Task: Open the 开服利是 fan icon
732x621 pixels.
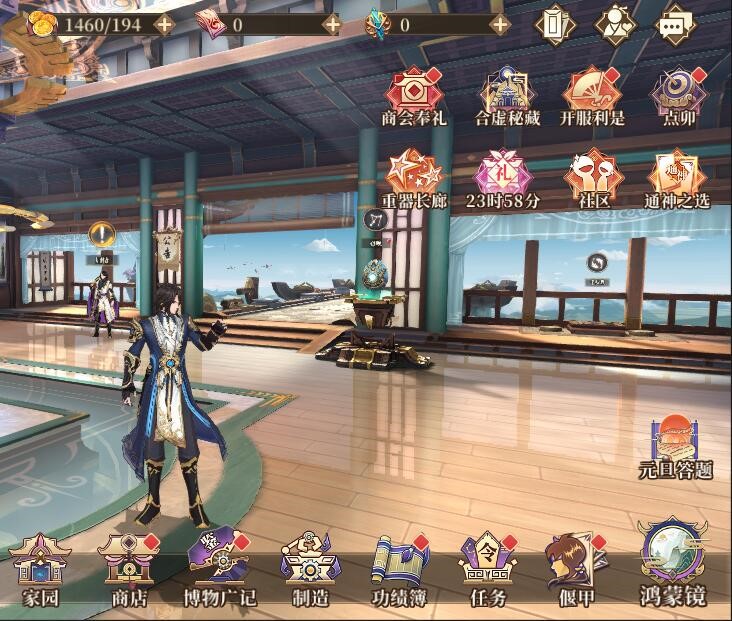Action: tap(592, 97)
